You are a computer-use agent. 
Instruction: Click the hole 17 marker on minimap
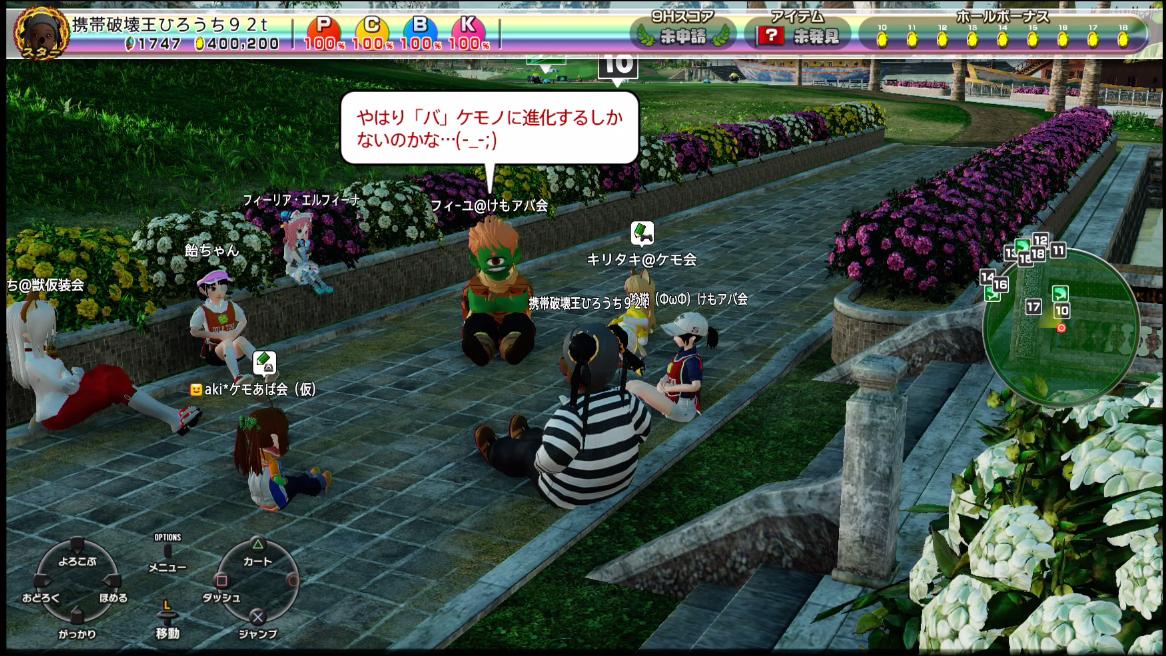(1033, 307)
